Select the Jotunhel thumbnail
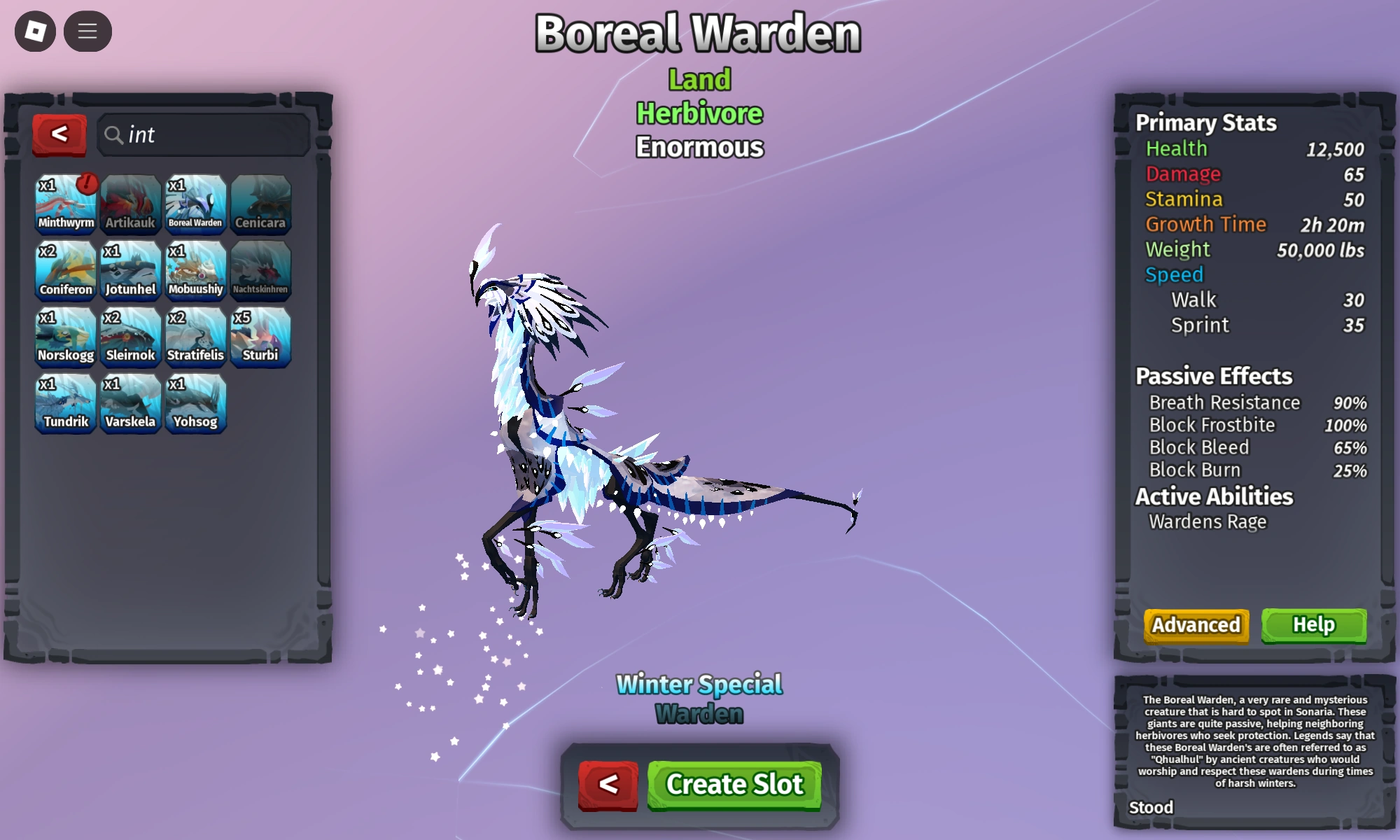Viewport: 1400px width, 840px height. click(130, 269)
